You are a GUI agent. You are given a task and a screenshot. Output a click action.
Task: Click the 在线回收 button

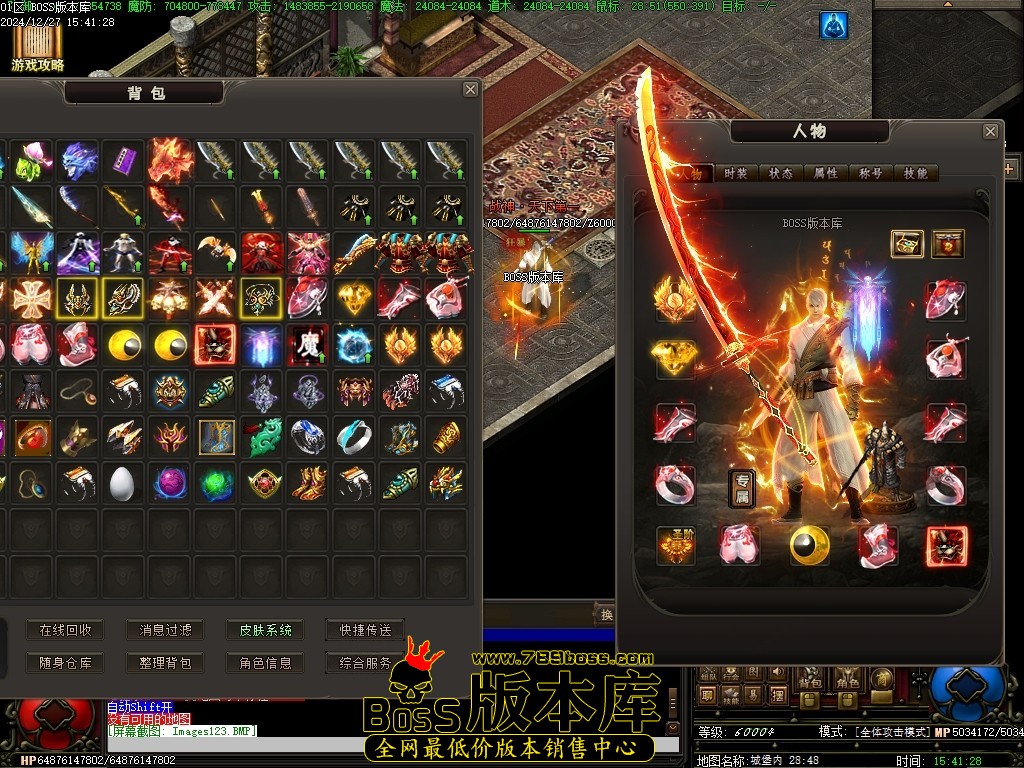pos(66,630)
